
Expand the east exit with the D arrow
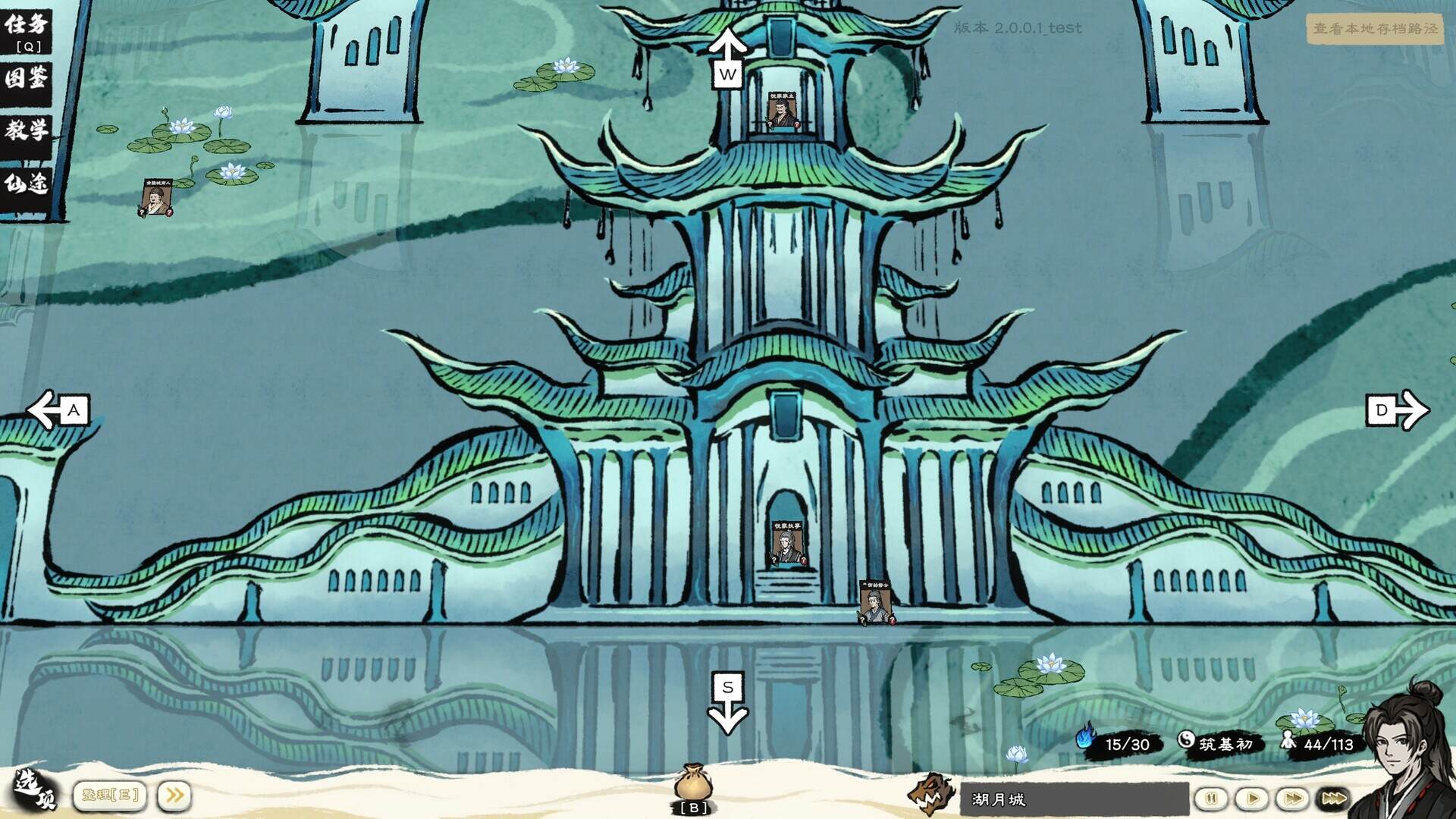1395,410
